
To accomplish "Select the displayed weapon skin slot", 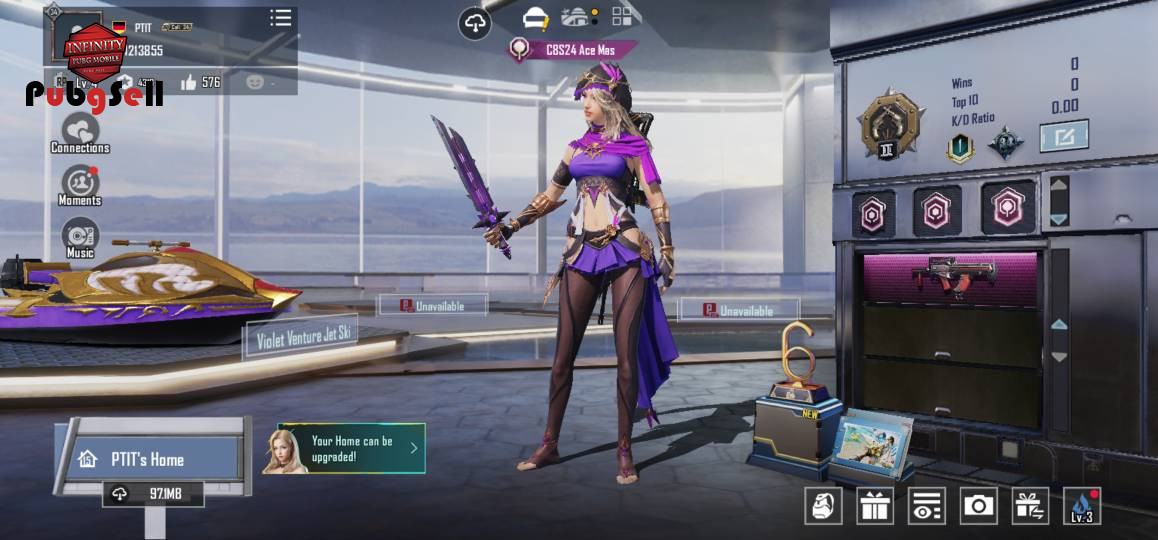I will (x=948, y=278).
